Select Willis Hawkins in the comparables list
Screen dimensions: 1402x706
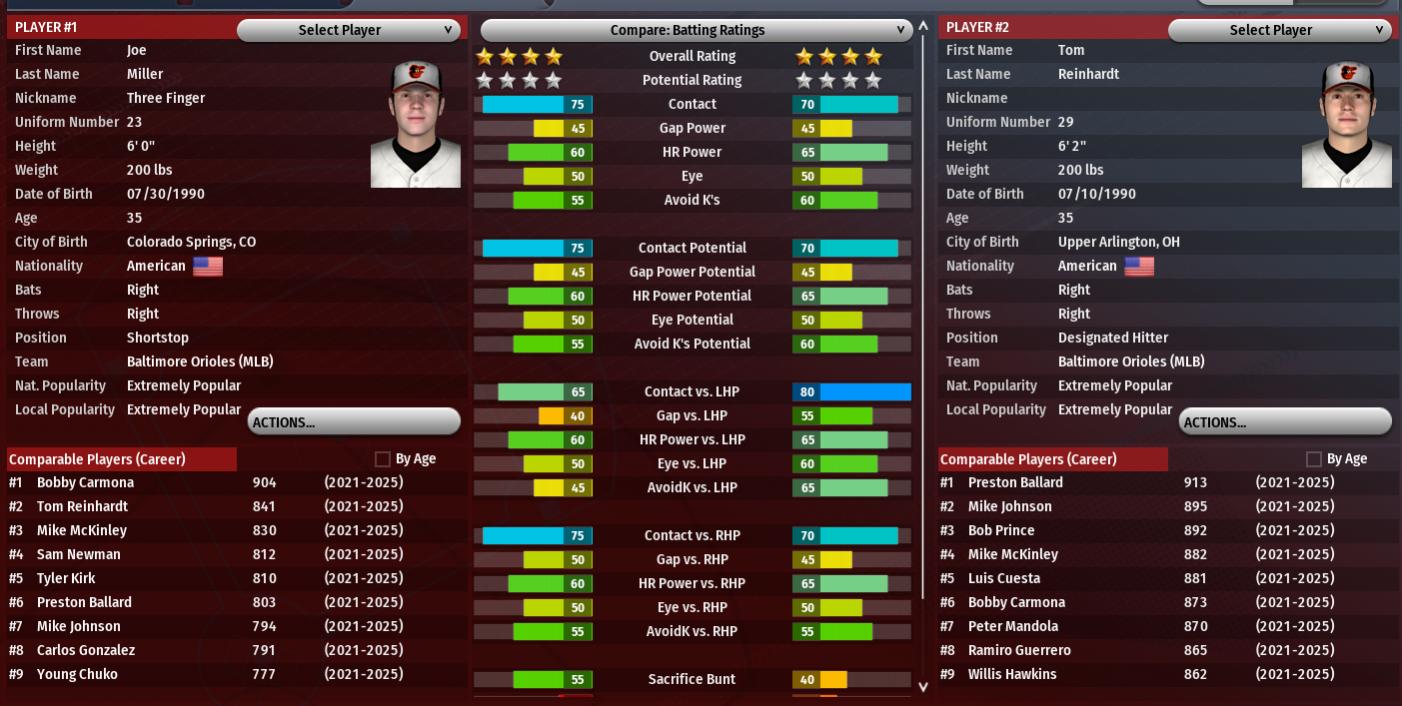(x=1012, y=675)
